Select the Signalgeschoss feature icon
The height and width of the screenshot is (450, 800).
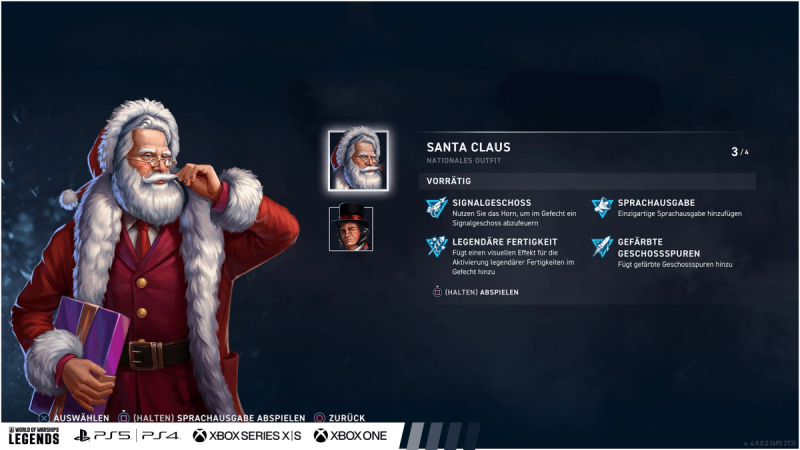coord(437,207)
